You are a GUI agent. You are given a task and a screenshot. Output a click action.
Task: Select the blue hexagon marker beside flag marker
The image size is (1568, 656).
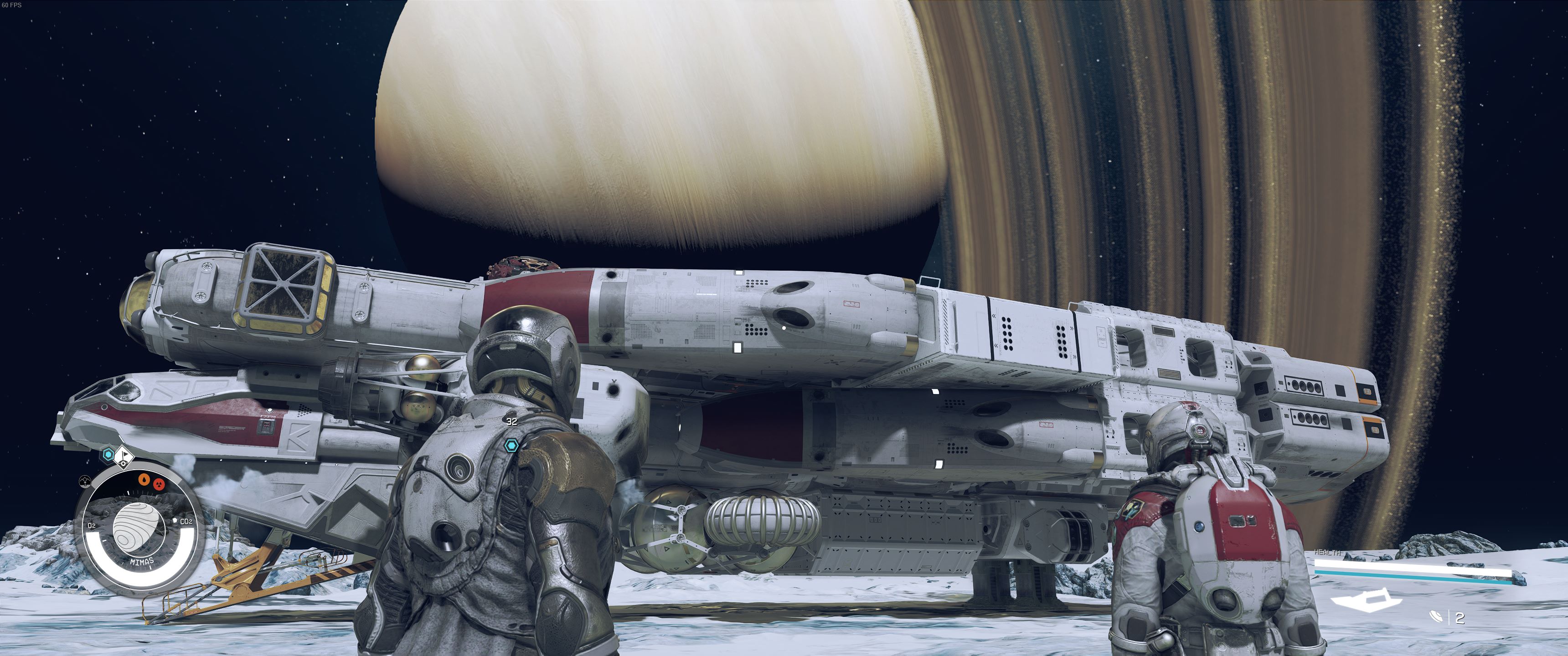pyautogui.click(x=108, y=454)
